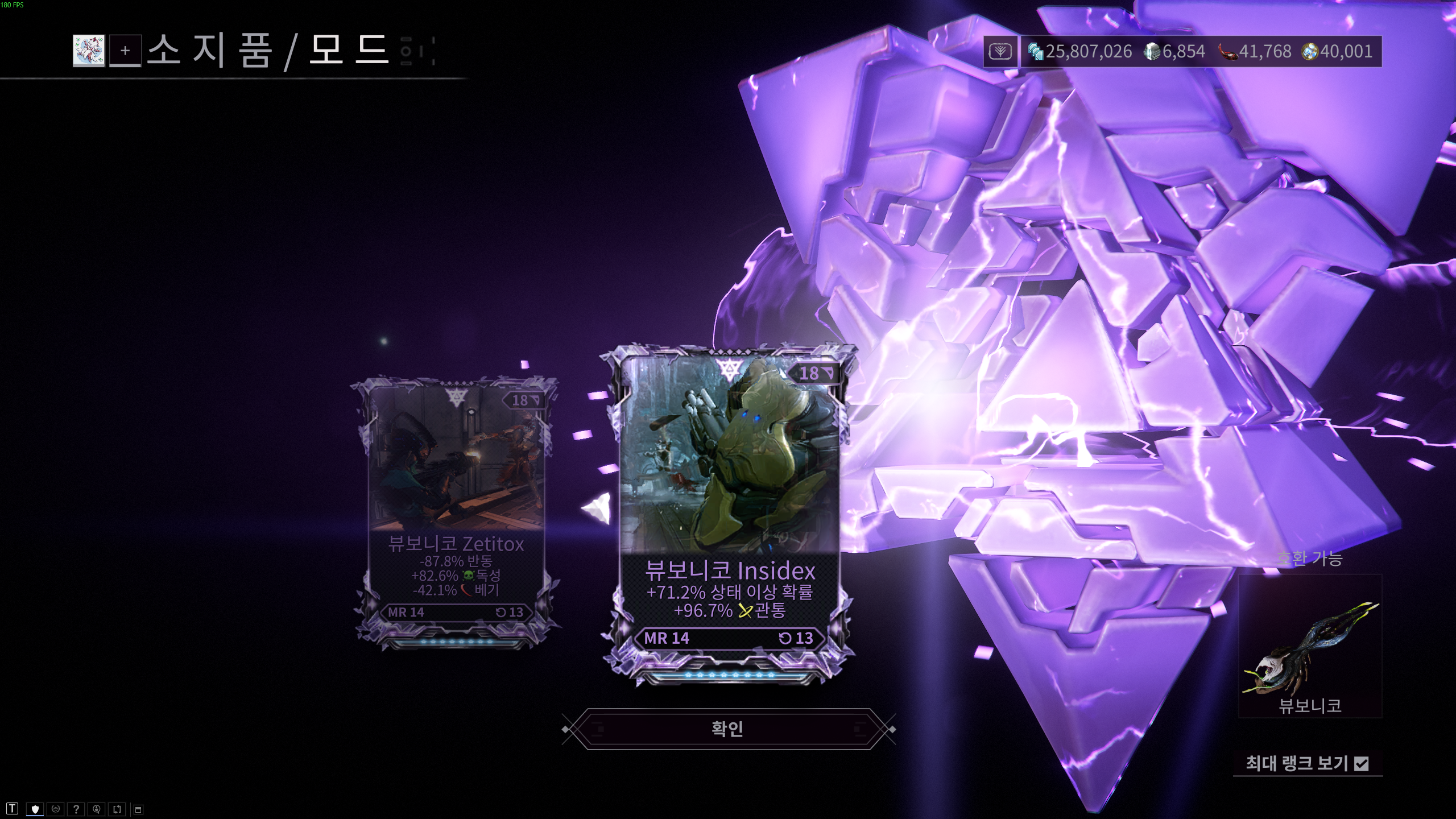This screenshot has height=819, width=1456.
Task: Select the laurel wreath toolbar icon
Action: point(55,809)
